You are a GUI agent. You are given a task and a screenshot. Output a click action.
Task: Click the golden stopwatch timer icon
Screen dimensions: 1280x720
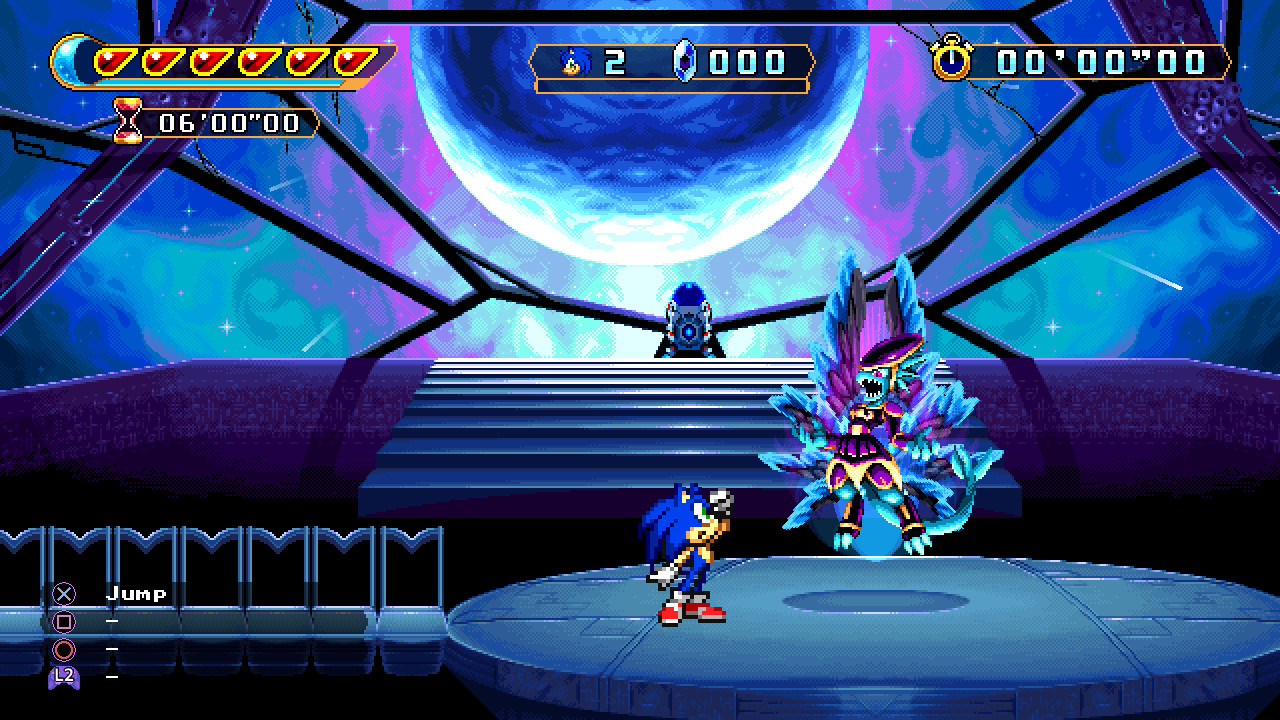[x=954, y=60]
